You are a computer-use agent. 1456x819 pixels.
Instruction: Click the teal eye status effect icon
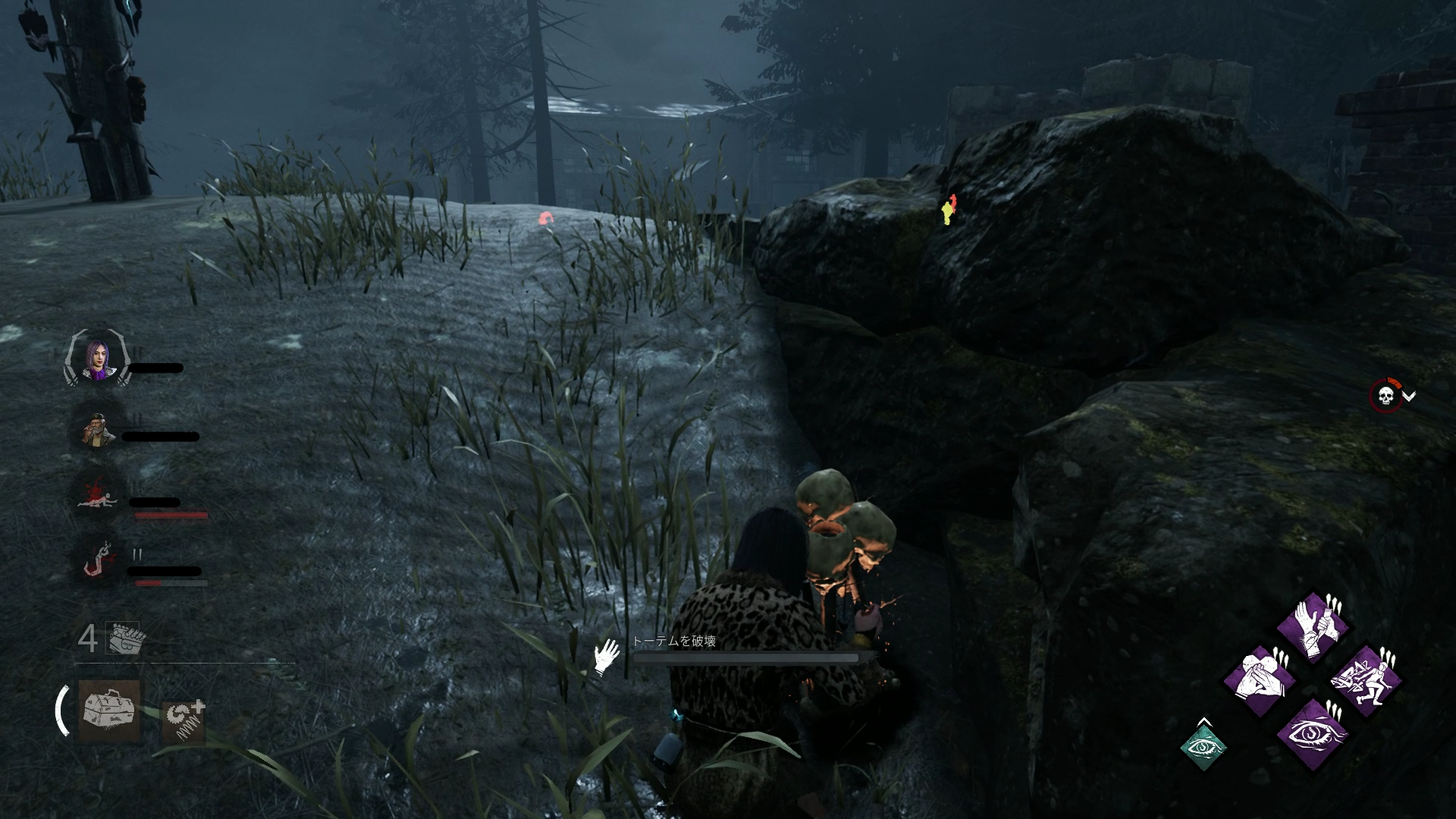tap(1203, 747)
